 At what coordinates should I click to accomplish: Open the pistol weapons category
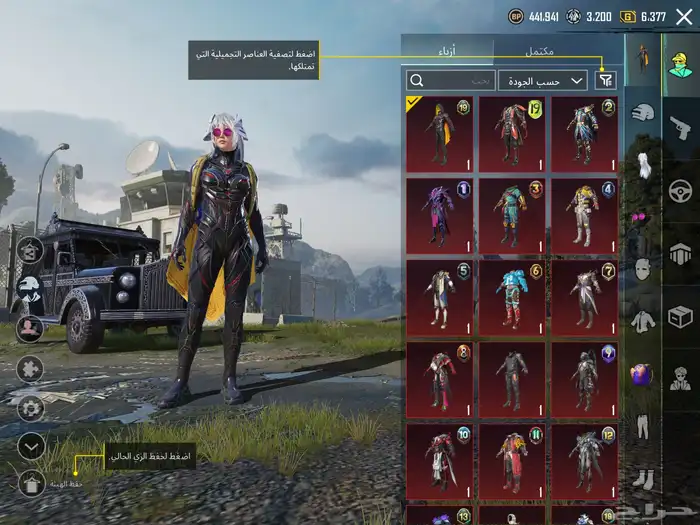[680, 127]
